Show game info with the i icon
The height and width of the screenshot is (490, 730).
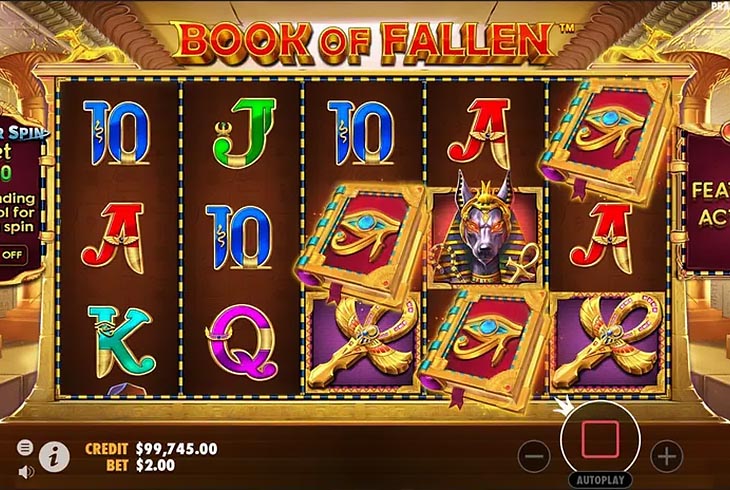point(54,457)
